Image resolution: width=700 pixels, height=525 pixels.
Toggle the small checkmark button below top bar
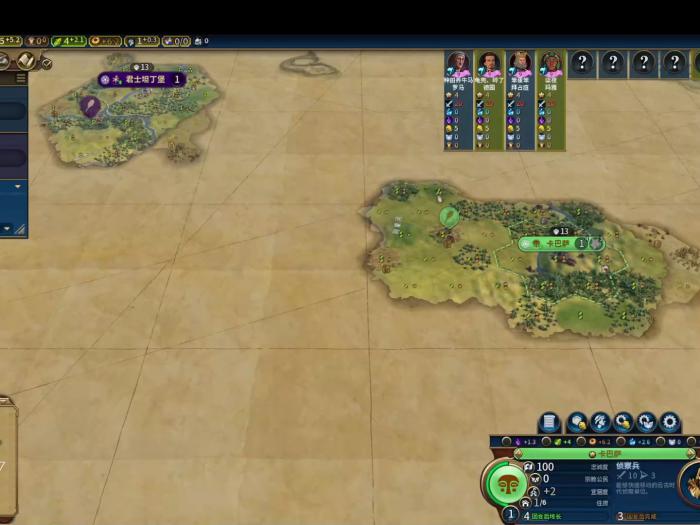46,63
